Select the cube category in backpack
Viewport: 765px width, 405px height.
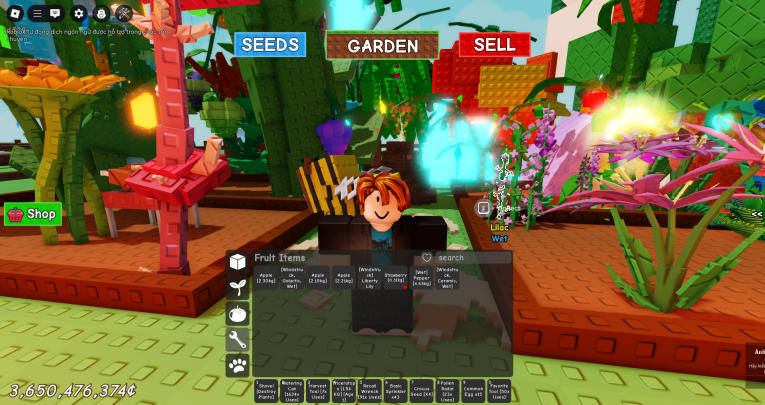coord(238,262)
